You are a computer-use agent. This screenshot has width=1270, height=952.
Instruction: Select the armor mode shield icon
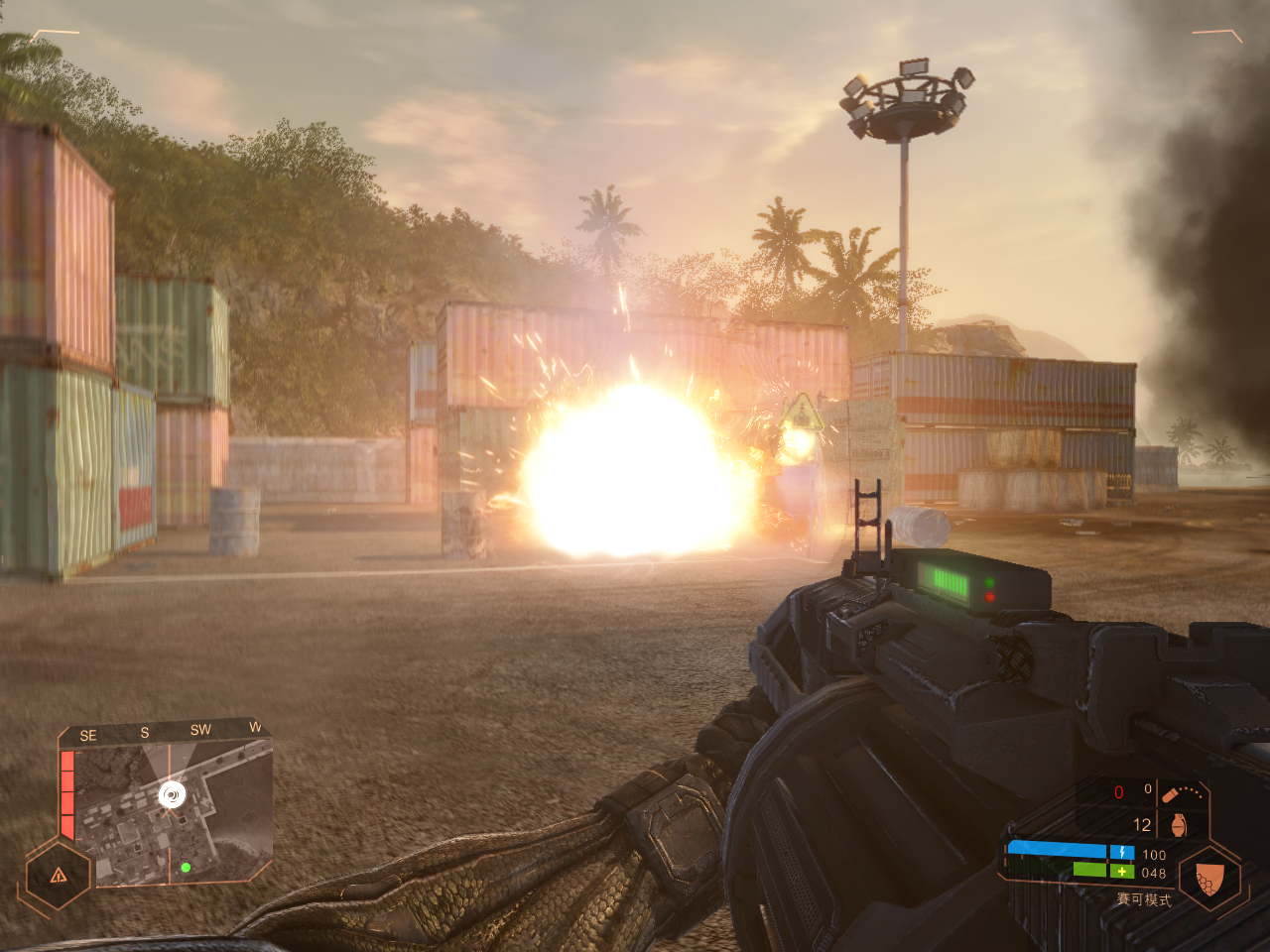coord(1208,878)
